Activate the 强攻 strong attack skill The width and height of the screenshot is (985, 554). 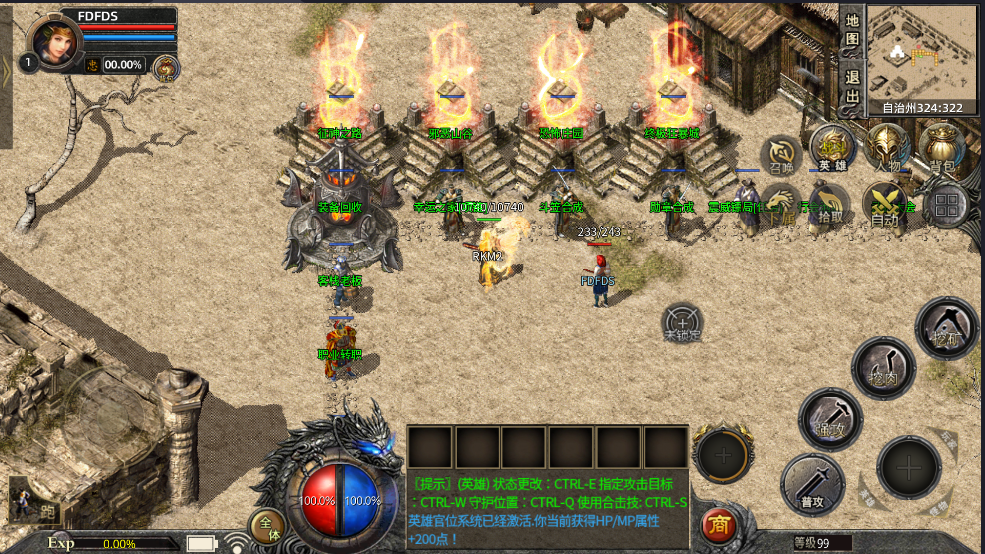(x=830, y=418)
